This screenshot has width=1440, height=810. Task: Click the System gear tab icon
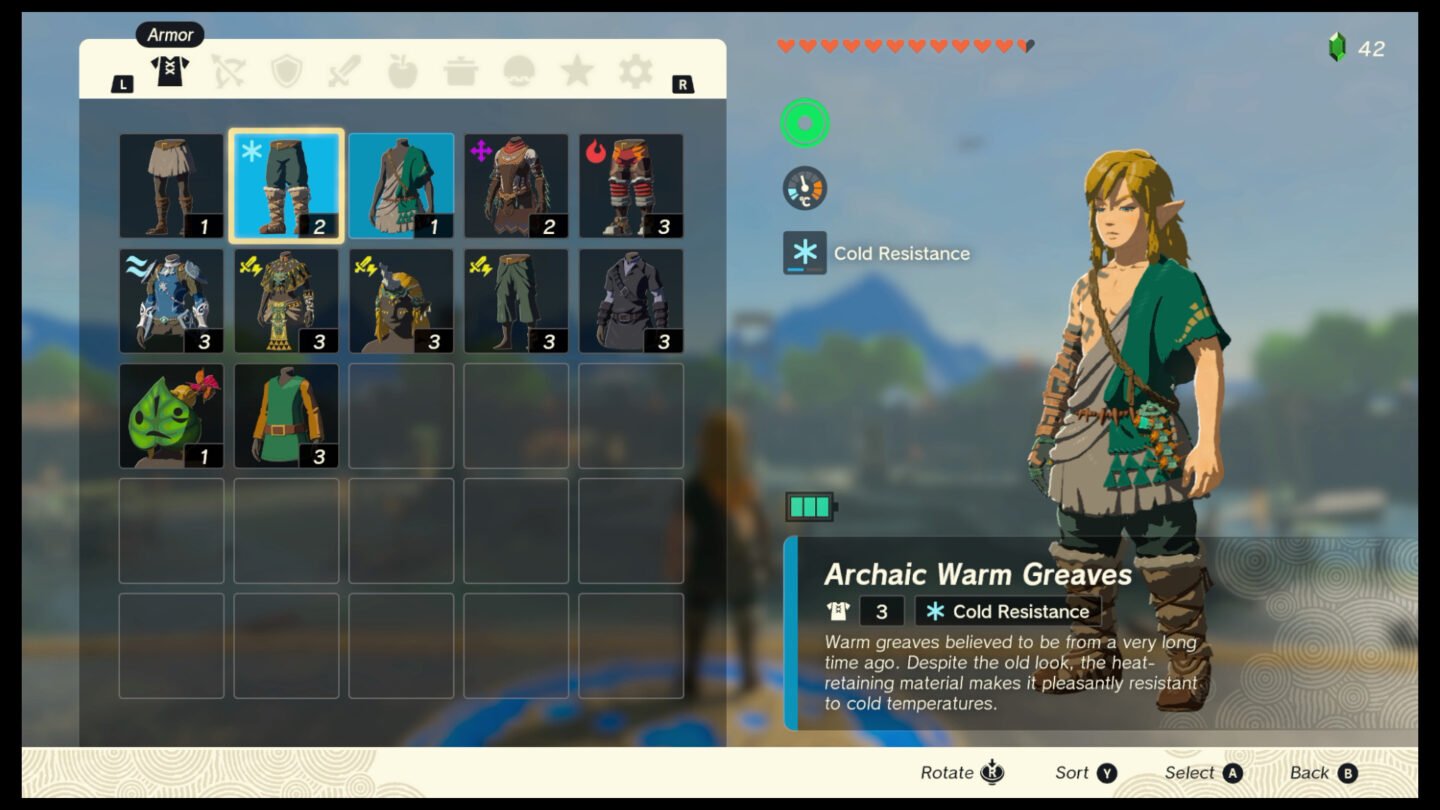632,72
